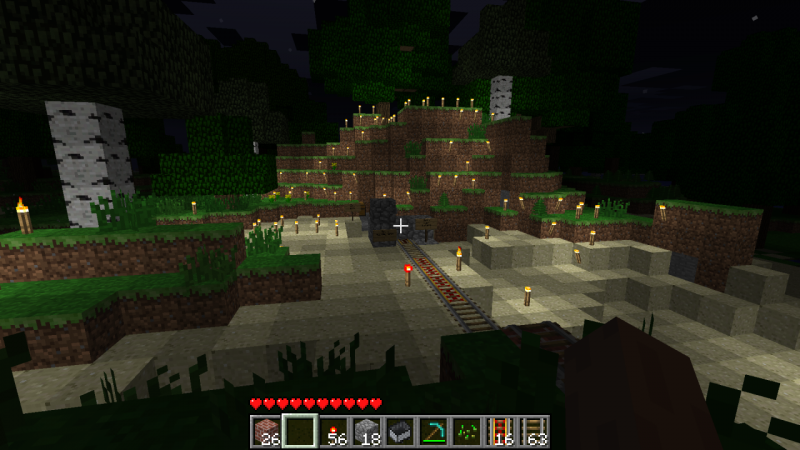Viewport: 800px width, 450px height.
Task: Choose the powered rail stack of 16
Action: point(499,431)
